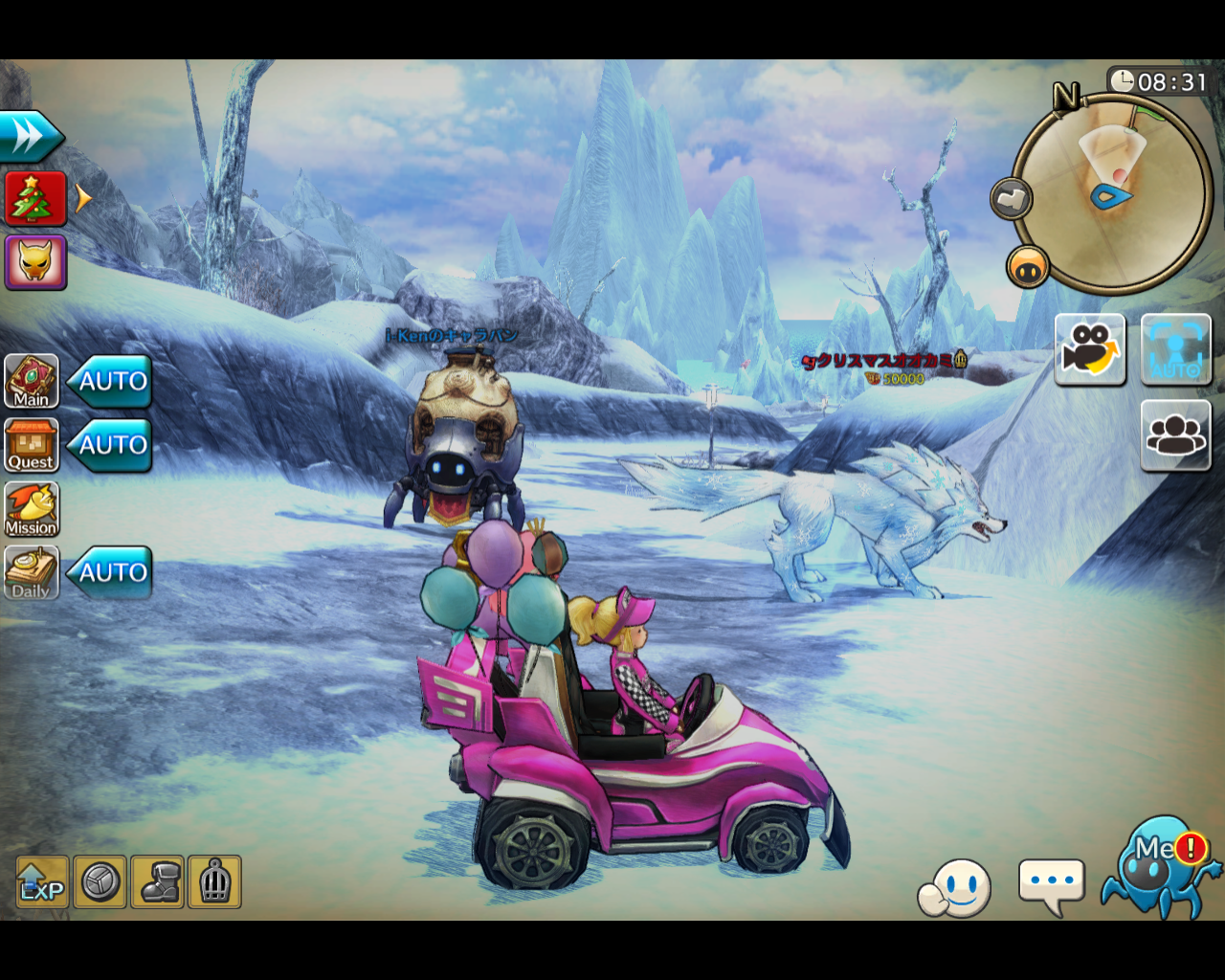Open the chat speech bubble
The image size is (1225, 980).
pyautogui.click(x=1052, y=883)
